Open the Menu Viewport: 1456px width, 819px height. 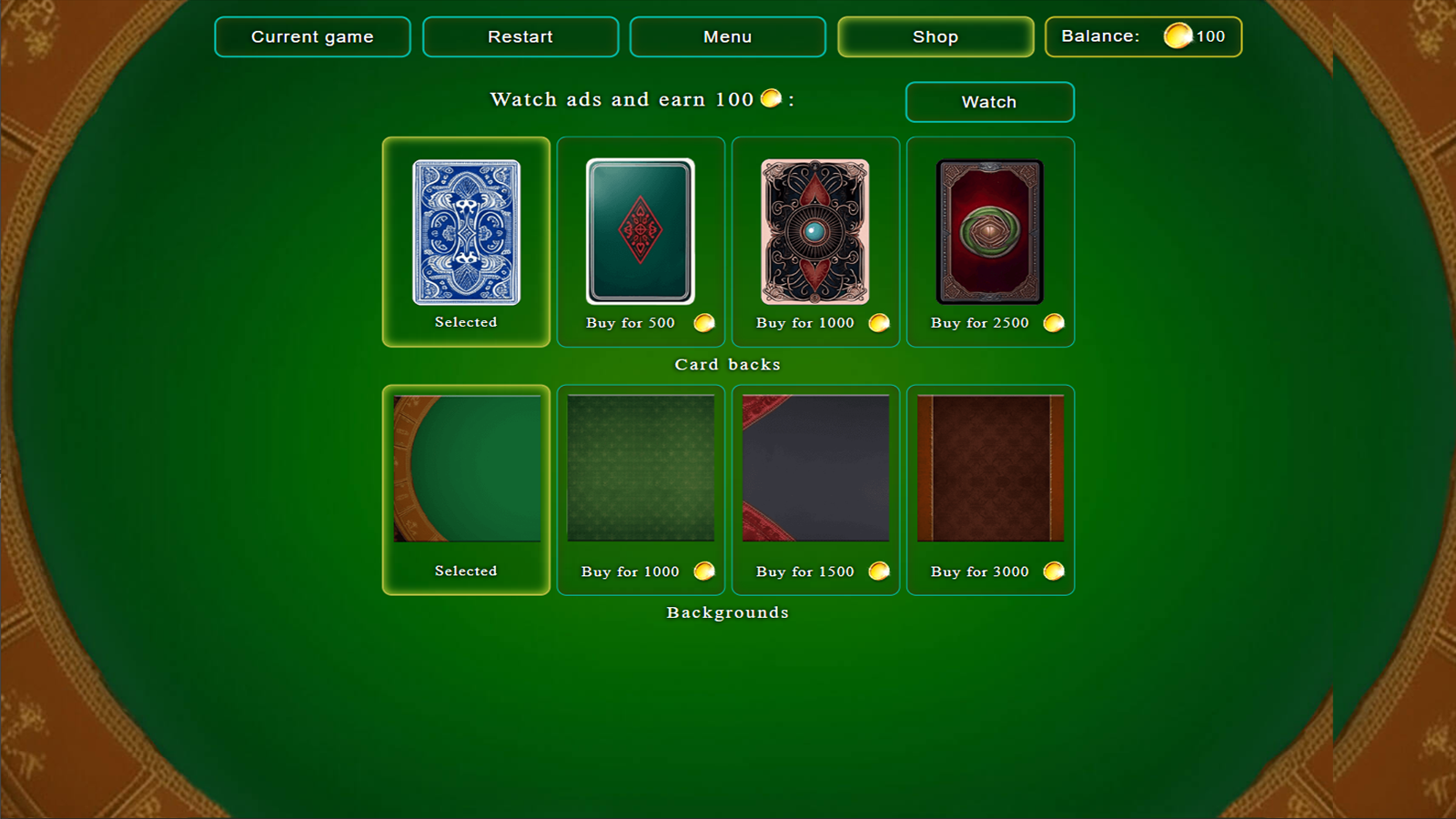(x=727, y=36)
